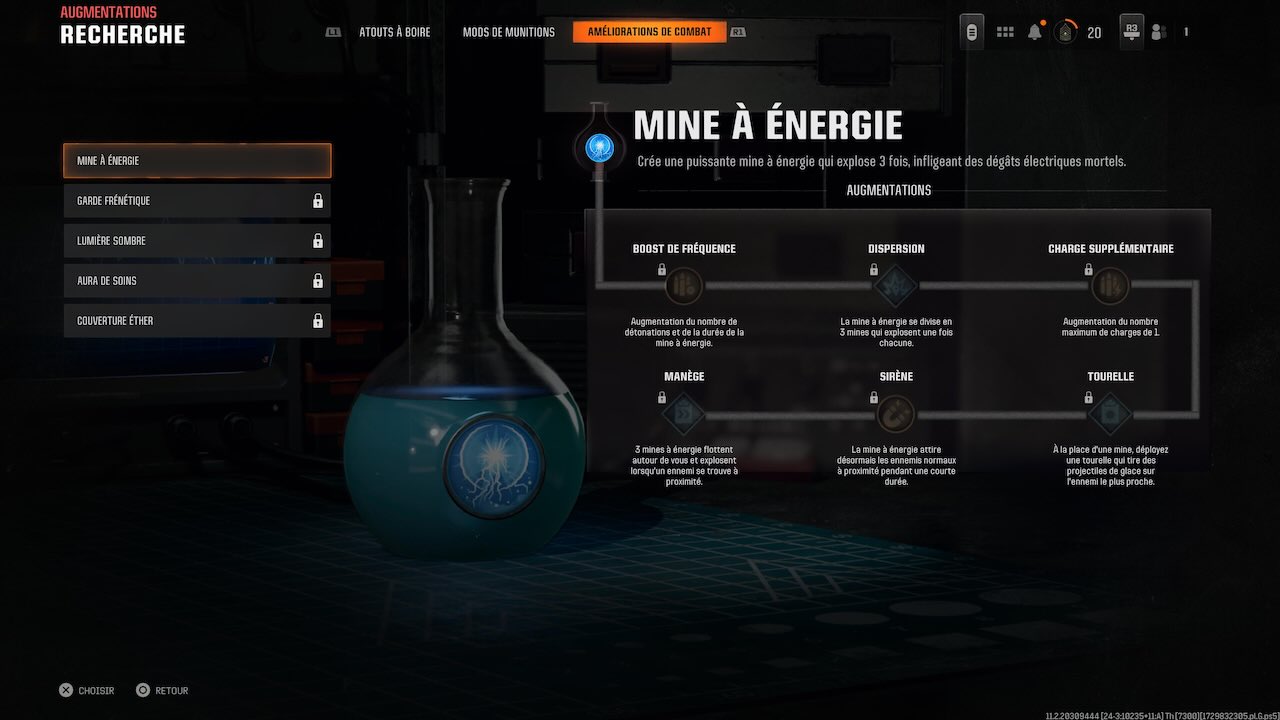Choose Mine à énergie in the list
The width and height of the screenshot is (1280, 720).
point(197,161)
